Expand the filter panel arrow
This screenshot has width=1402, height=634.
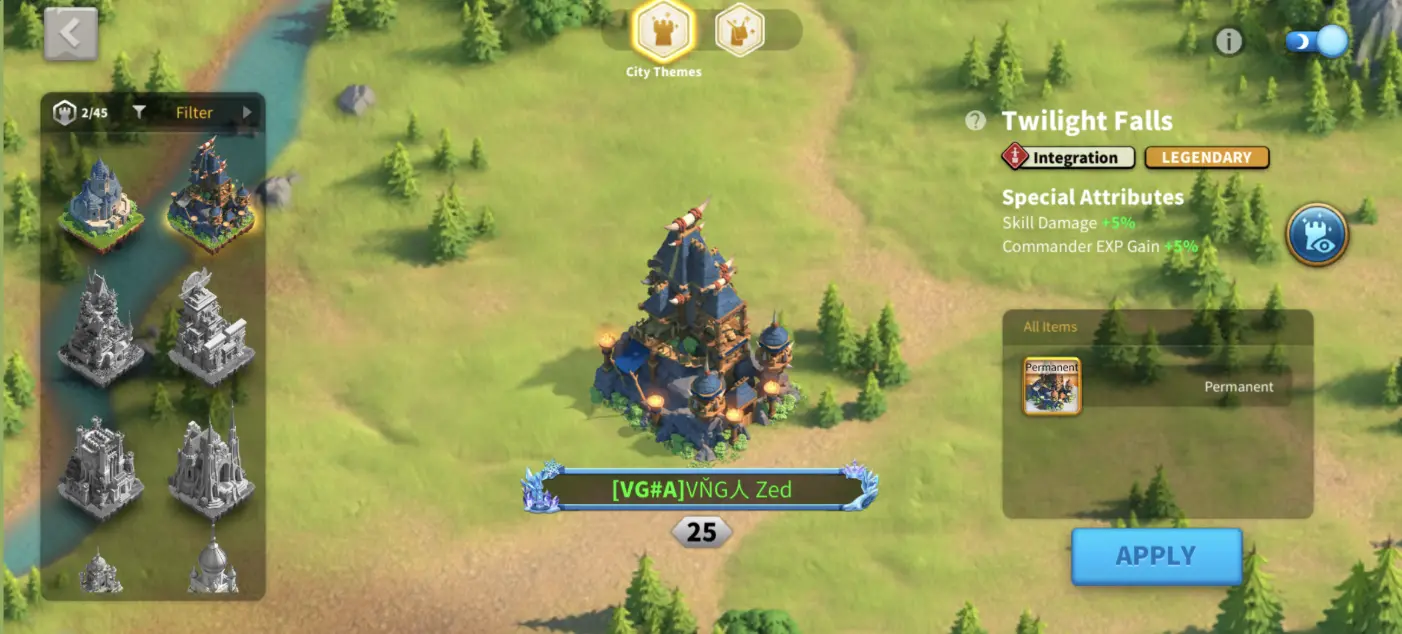coord(247,113)
